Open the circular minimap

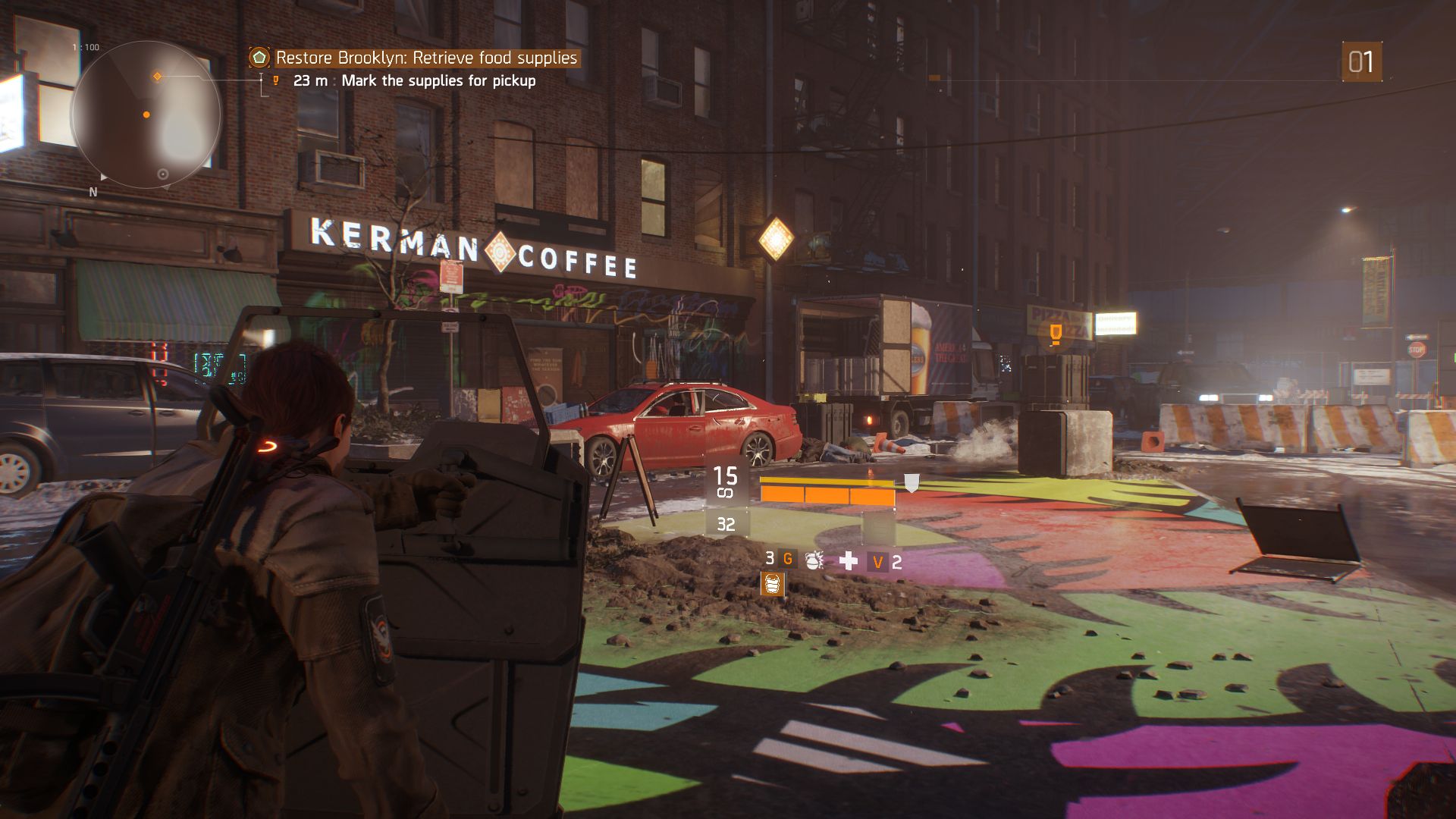pos(146,115)
